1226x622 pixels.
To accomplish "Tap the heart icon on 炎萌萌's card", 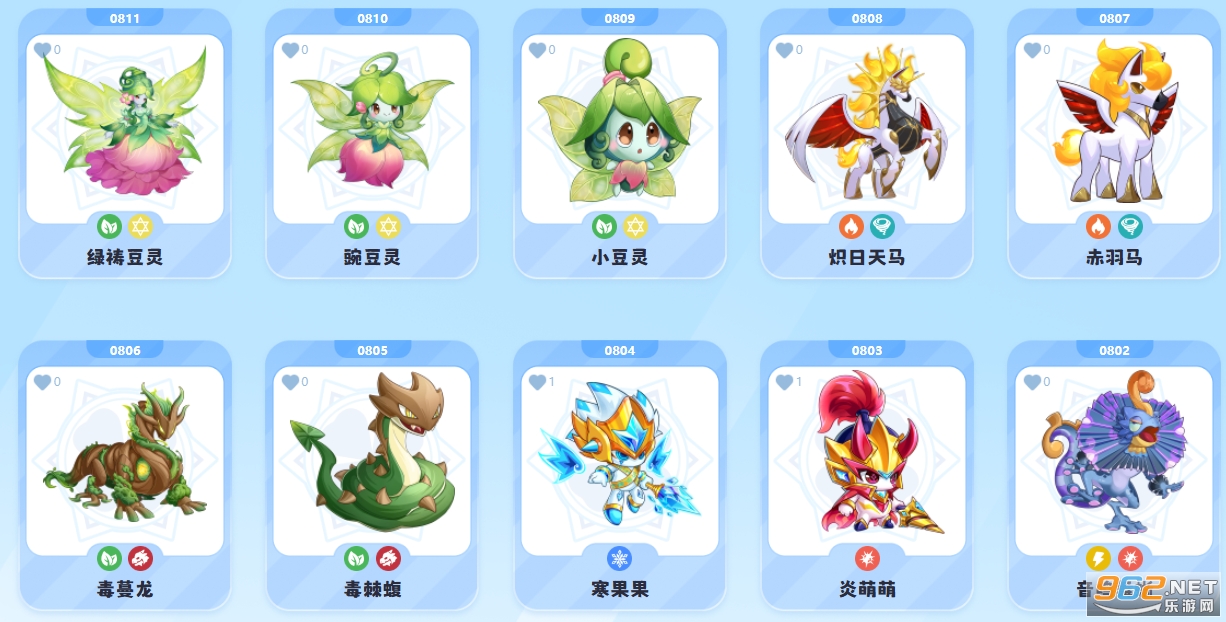I will (784, 382).
